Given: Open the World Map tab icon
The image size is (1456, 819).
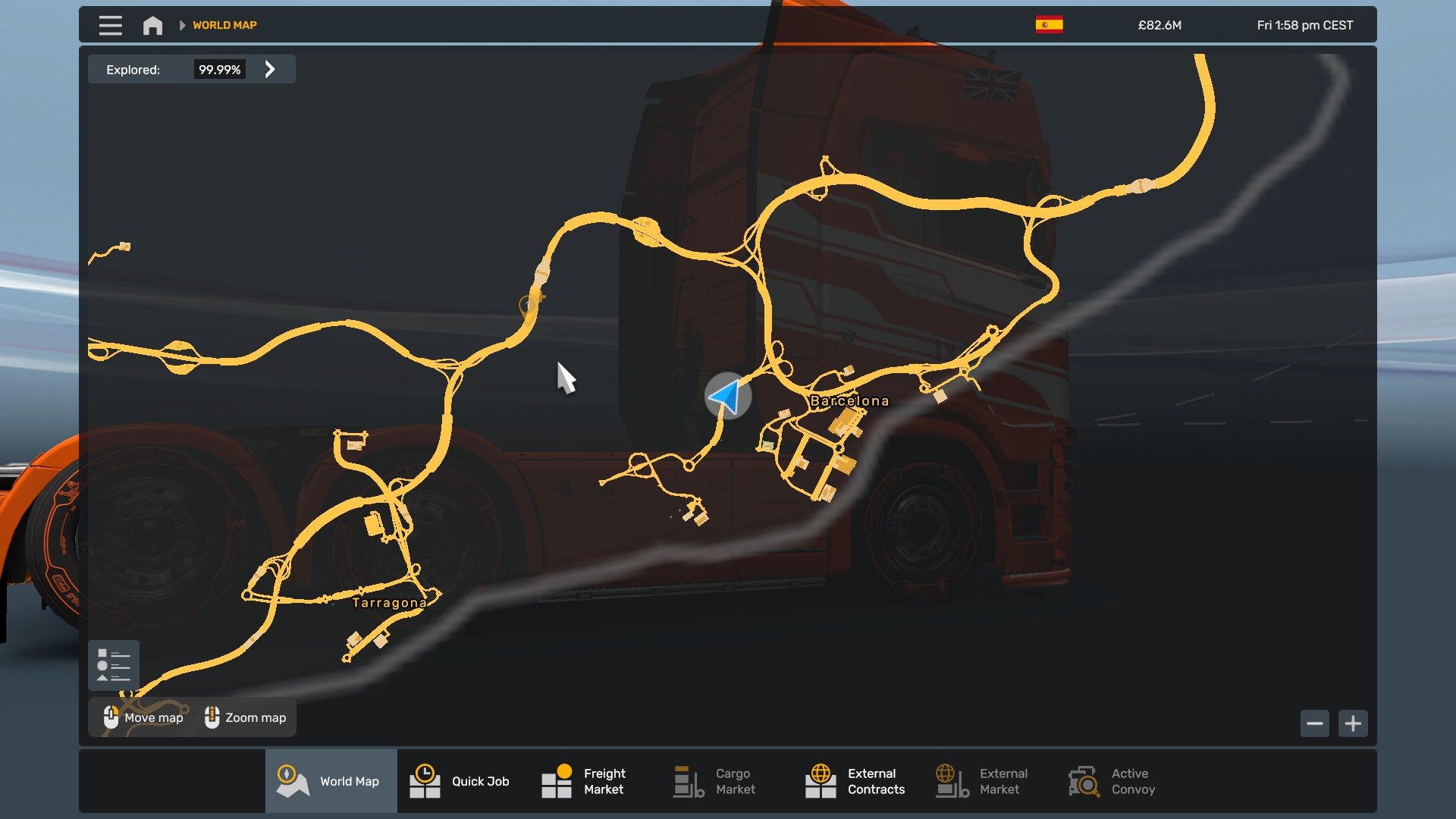Looking at the screenshot, I should tap(291, 780).
